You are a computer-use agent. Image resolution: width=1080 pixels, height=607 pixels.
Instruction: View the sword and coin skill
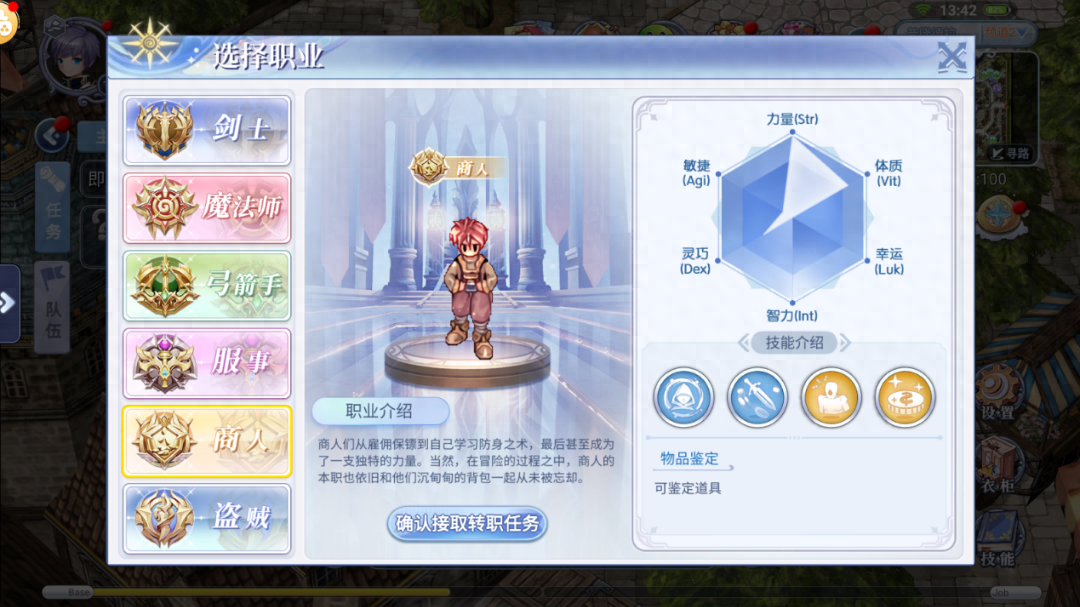pyautogui.click(x=757, y=397)
